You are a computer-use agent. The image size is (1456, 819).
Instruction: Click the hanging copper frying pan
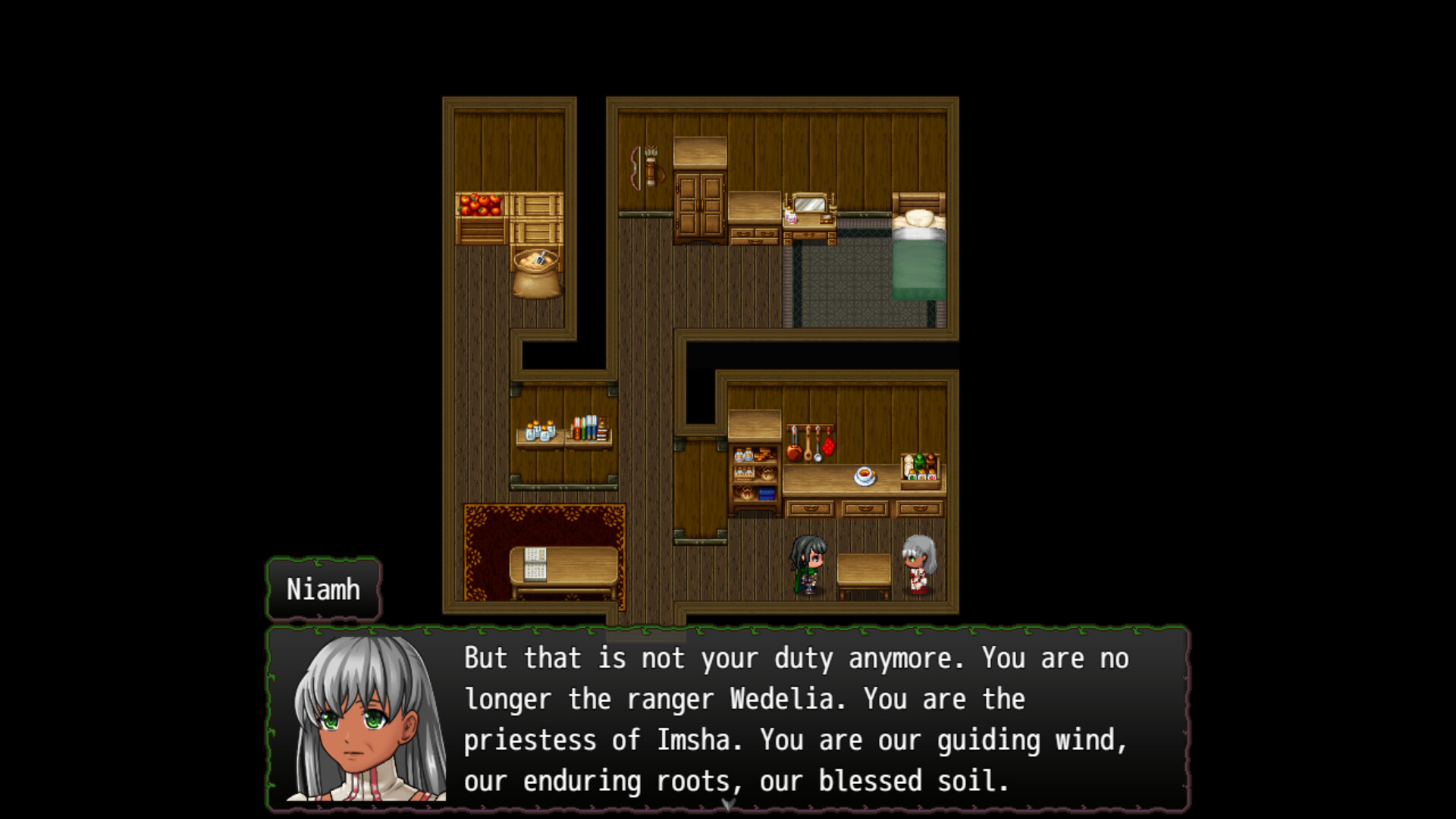coord(793,453)
